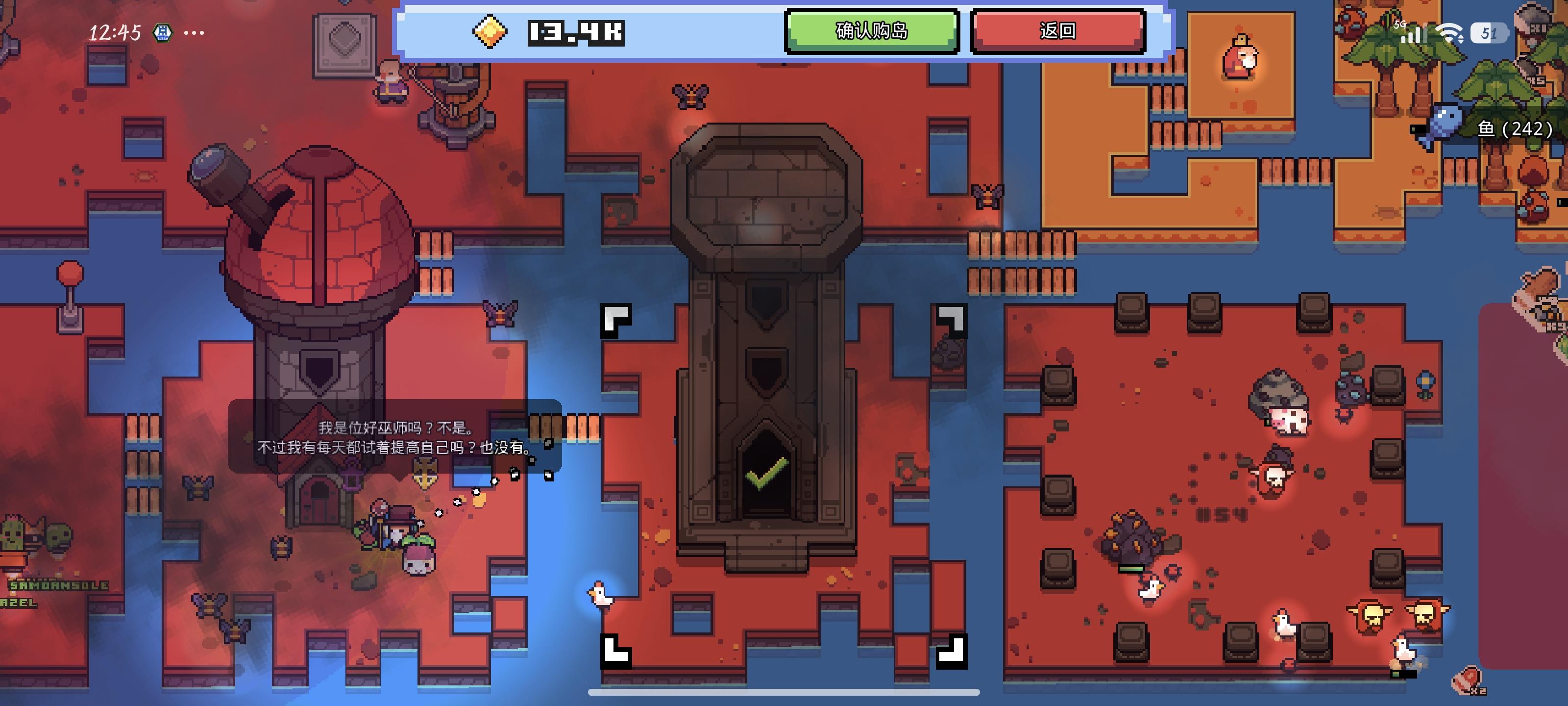Tap the red 返回 button
Screen dimensions: 1568x706
[x=1059, y=33]
